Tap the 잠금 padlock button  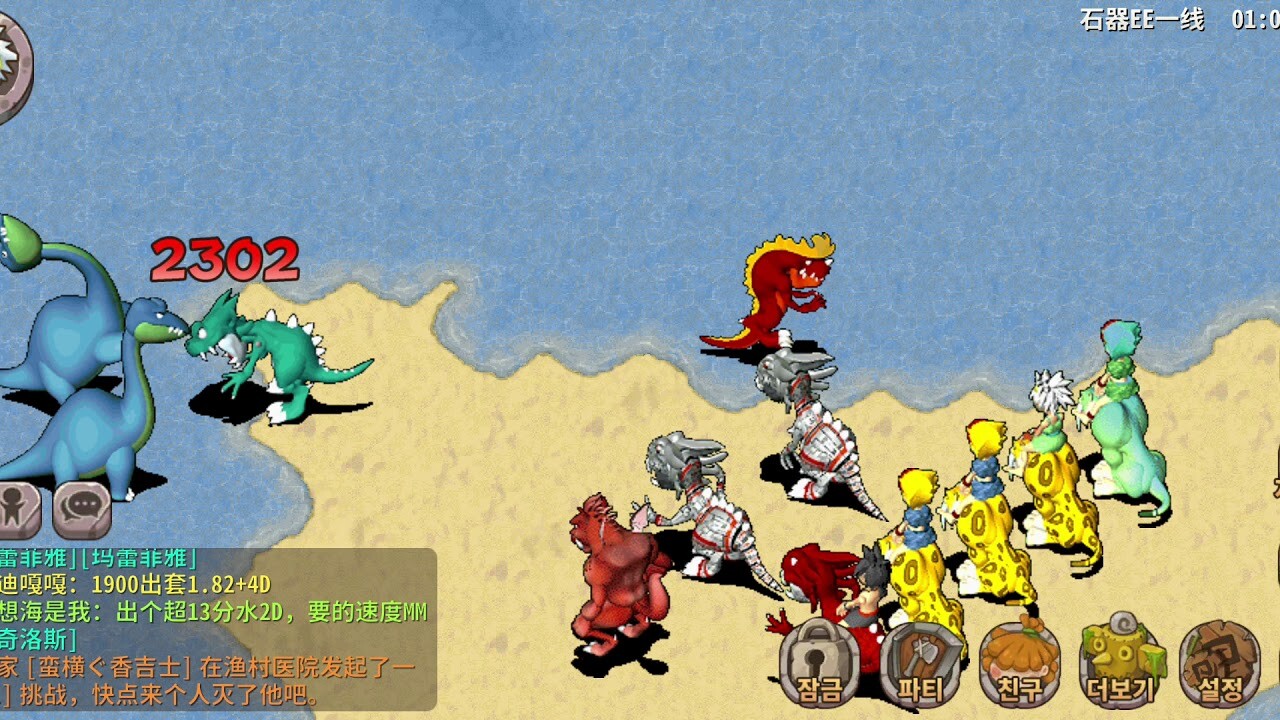pyautogui.click(x=819, y=662)
